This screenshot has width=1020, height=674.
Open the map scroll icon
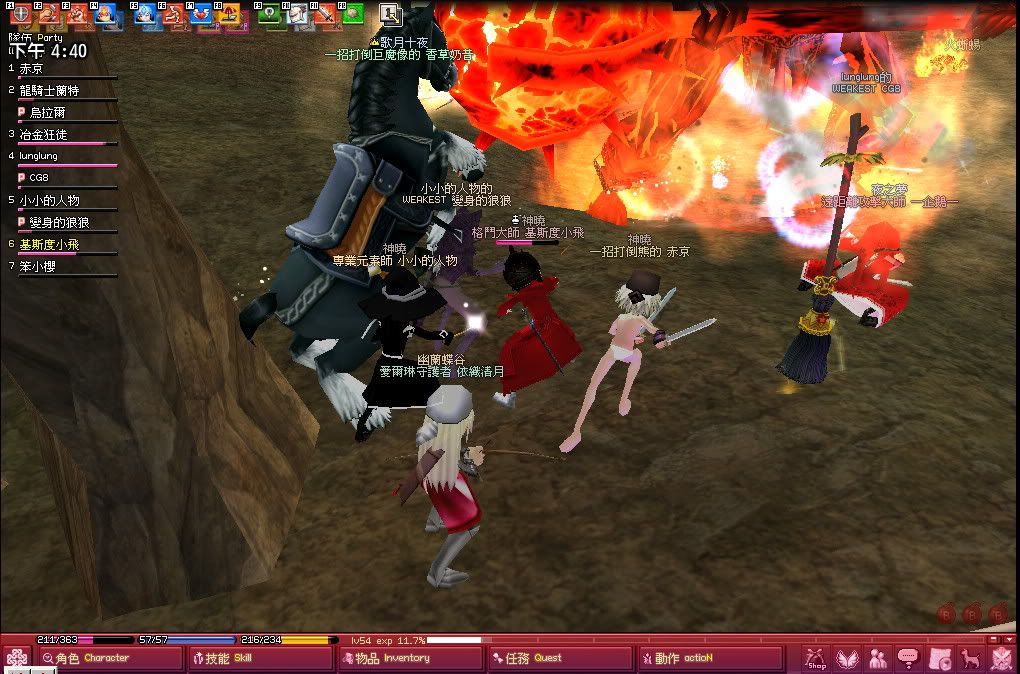tap(939, 658)
